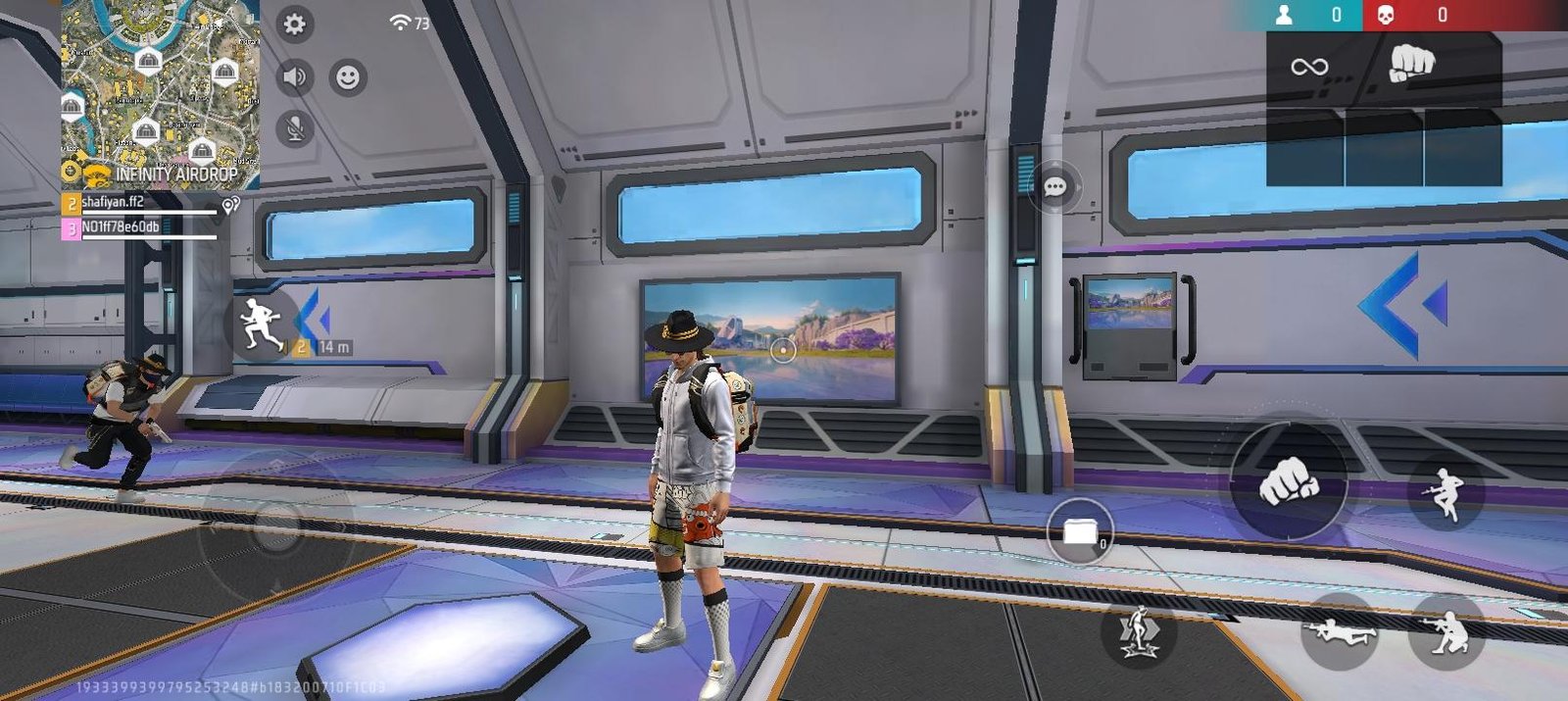This screenshot has width=1568, height=701.
Task: Open the quick chat bubble
Action: (1055, 186)
